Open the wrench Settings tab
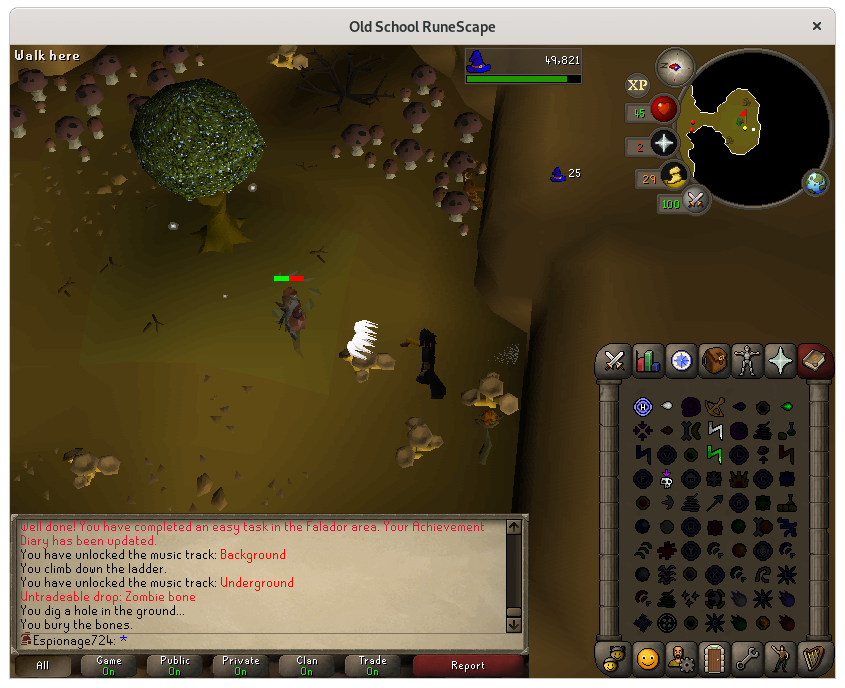The width and height of the screenshot is (845, 688). click(x=747, y=658)
